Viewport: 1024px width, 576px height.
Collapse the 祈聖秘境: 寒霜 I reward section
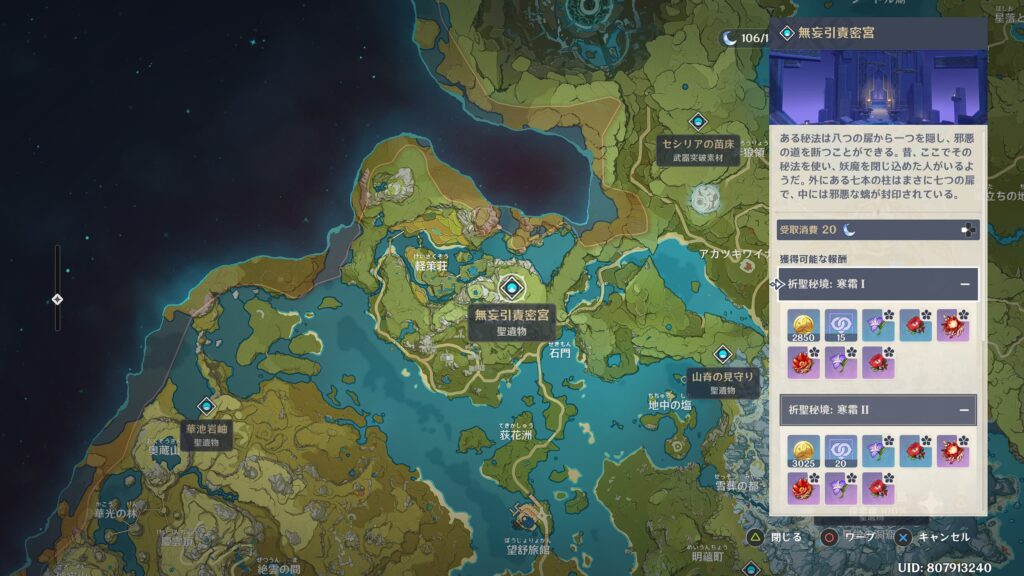(x=965, y=284)
